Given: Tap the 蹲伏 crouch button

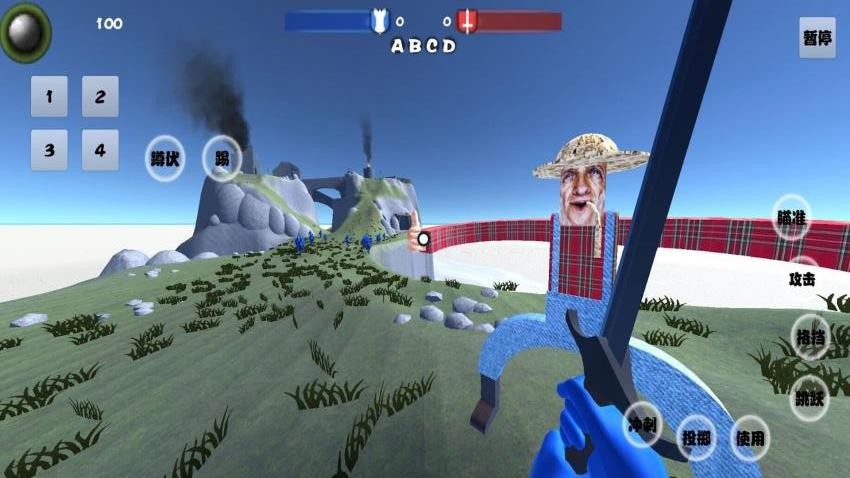Looking at the screenshot, I should (165, 159).
